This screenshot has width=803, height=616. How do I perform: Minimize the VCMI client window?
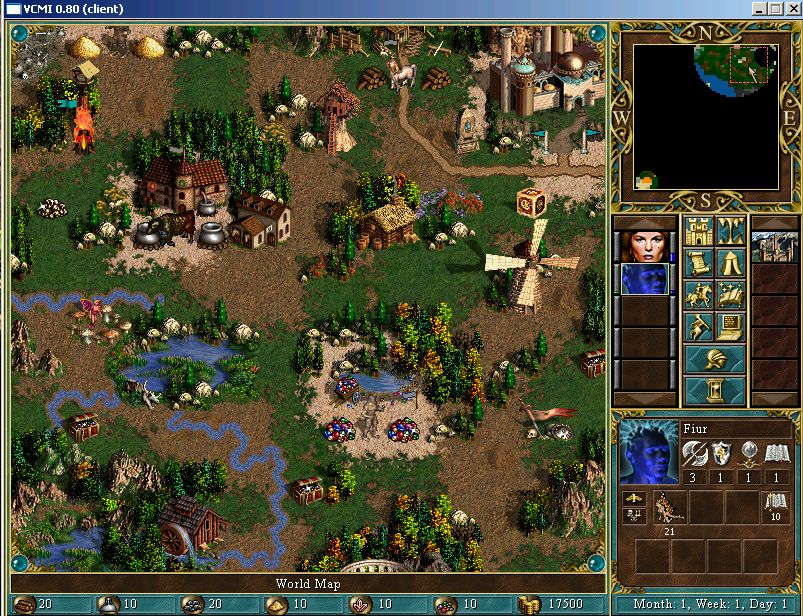(x=759, y=8)
